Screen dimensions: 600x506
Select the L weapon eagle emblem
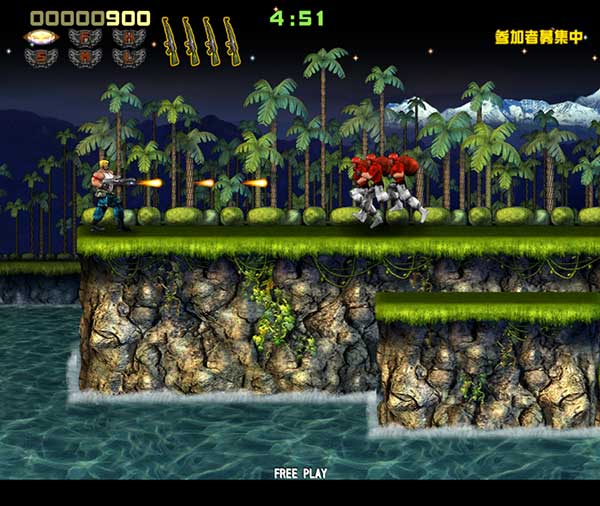(129, 57)
